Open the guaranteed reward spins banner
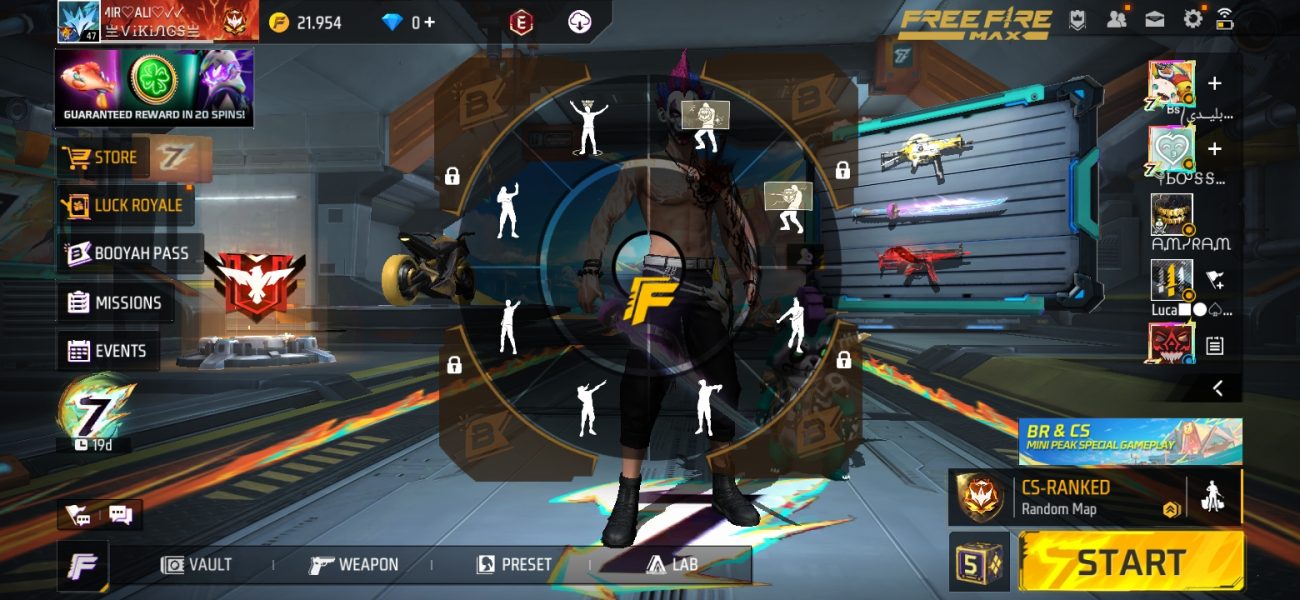This screenshot has height=600, width=1300. coord(154,89)
